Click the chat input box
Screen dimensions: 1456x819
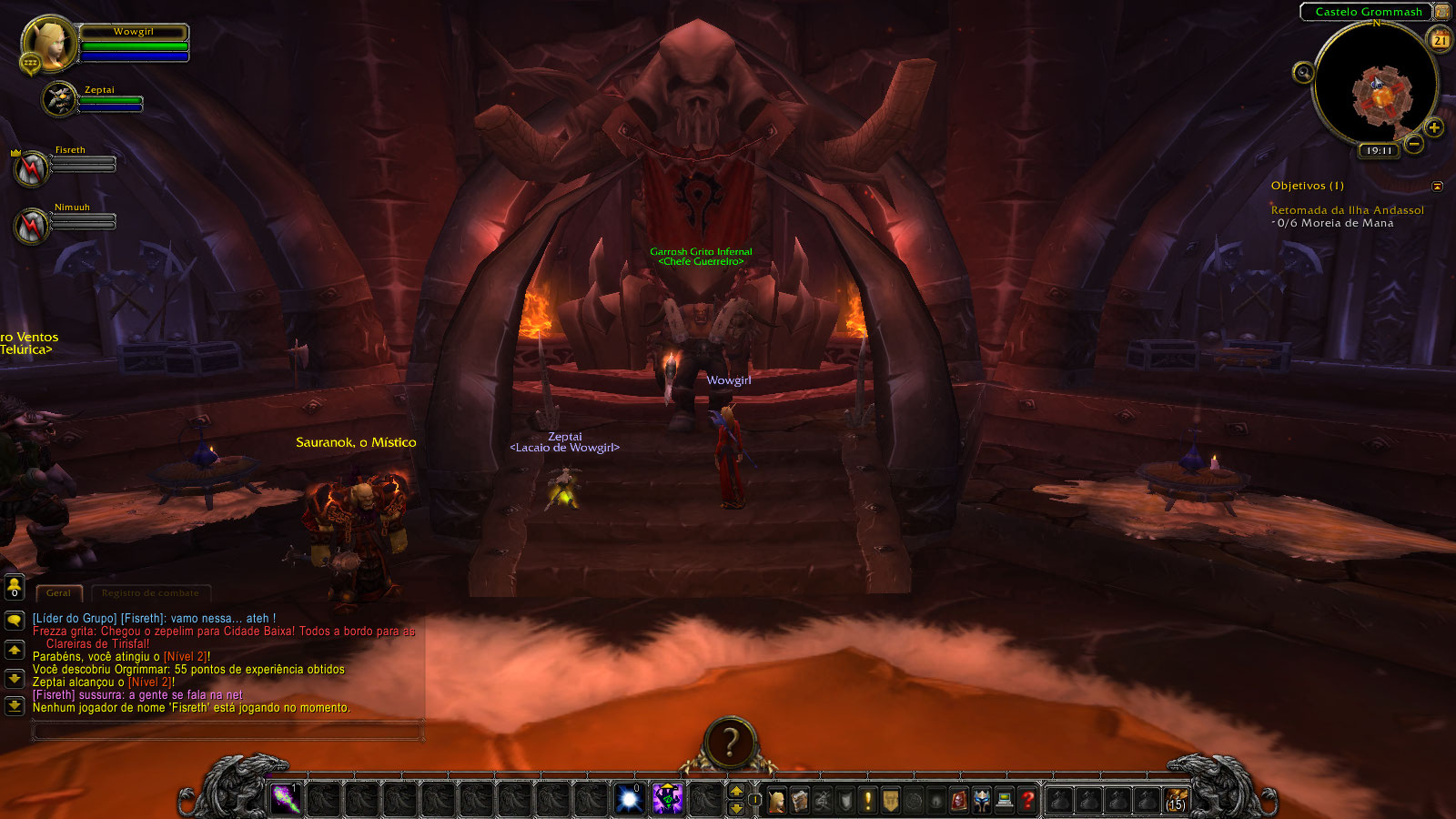pyautogui.click(x=227, y=730)
